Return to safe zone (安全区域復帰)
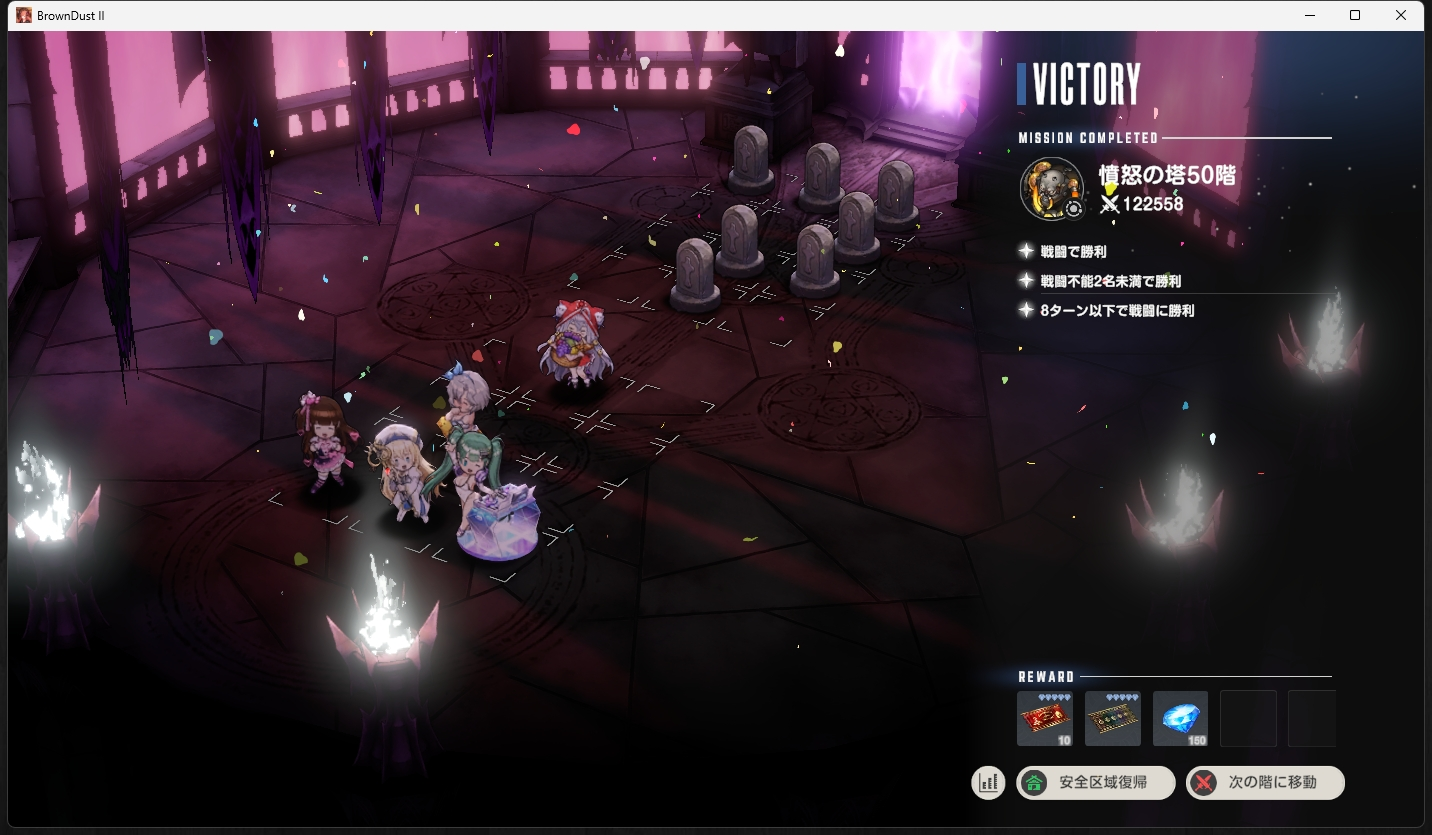1432x835 pixels. coord(1095,783)
